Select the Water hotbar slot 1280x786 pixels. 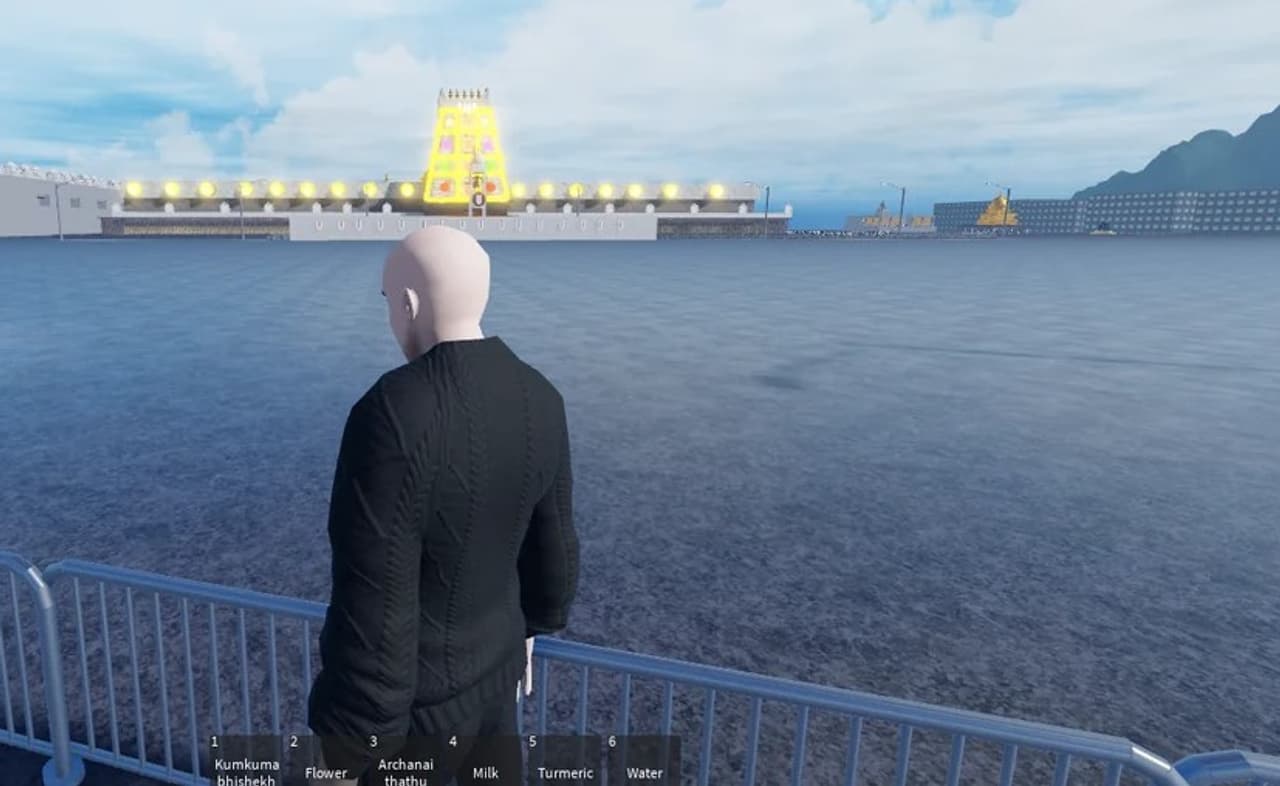[644, 762]
